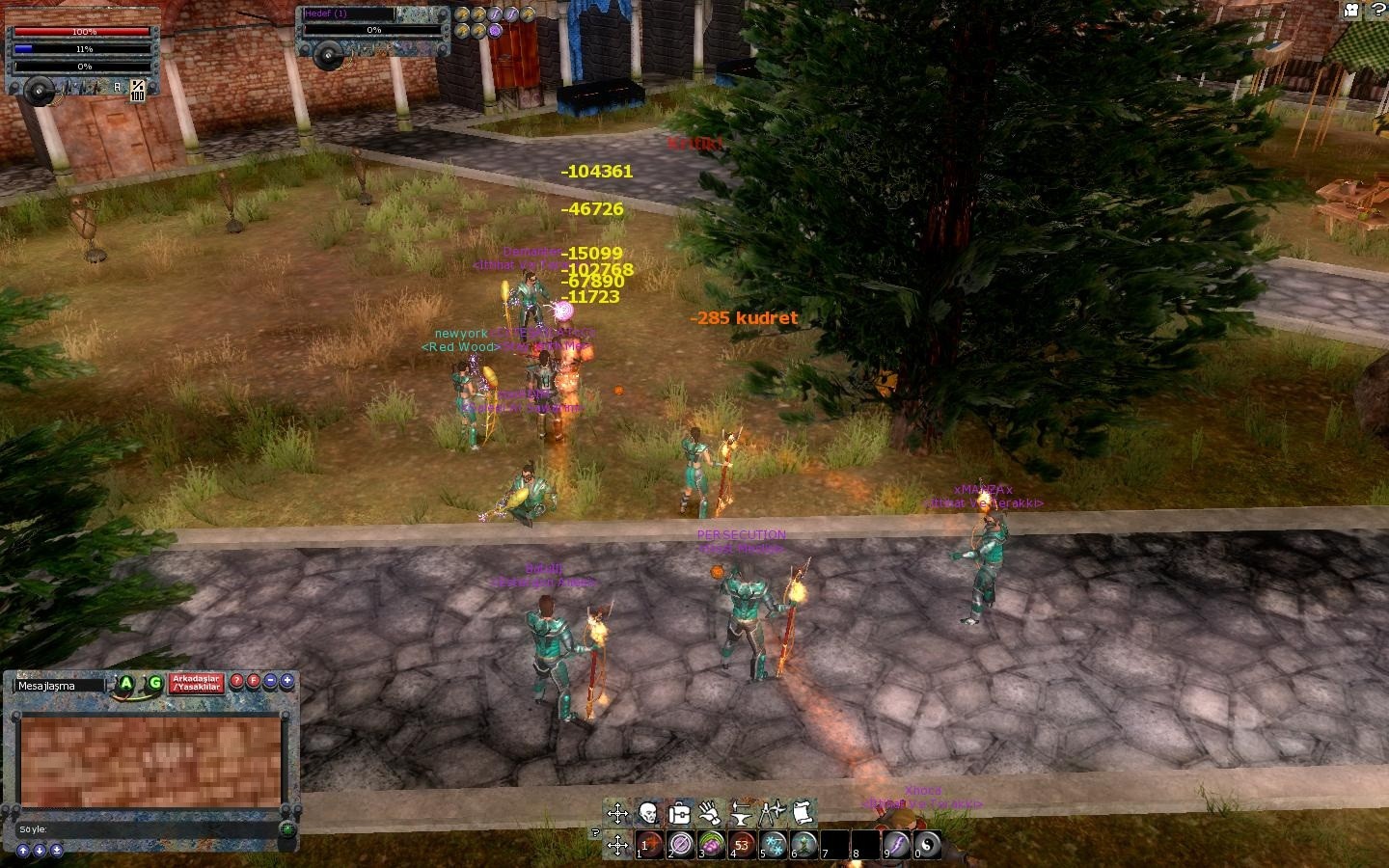The image size is (1389, 868).
Task: Toggle the percent/100 display button
Action: pyautogui.click(x=138, y=91)
